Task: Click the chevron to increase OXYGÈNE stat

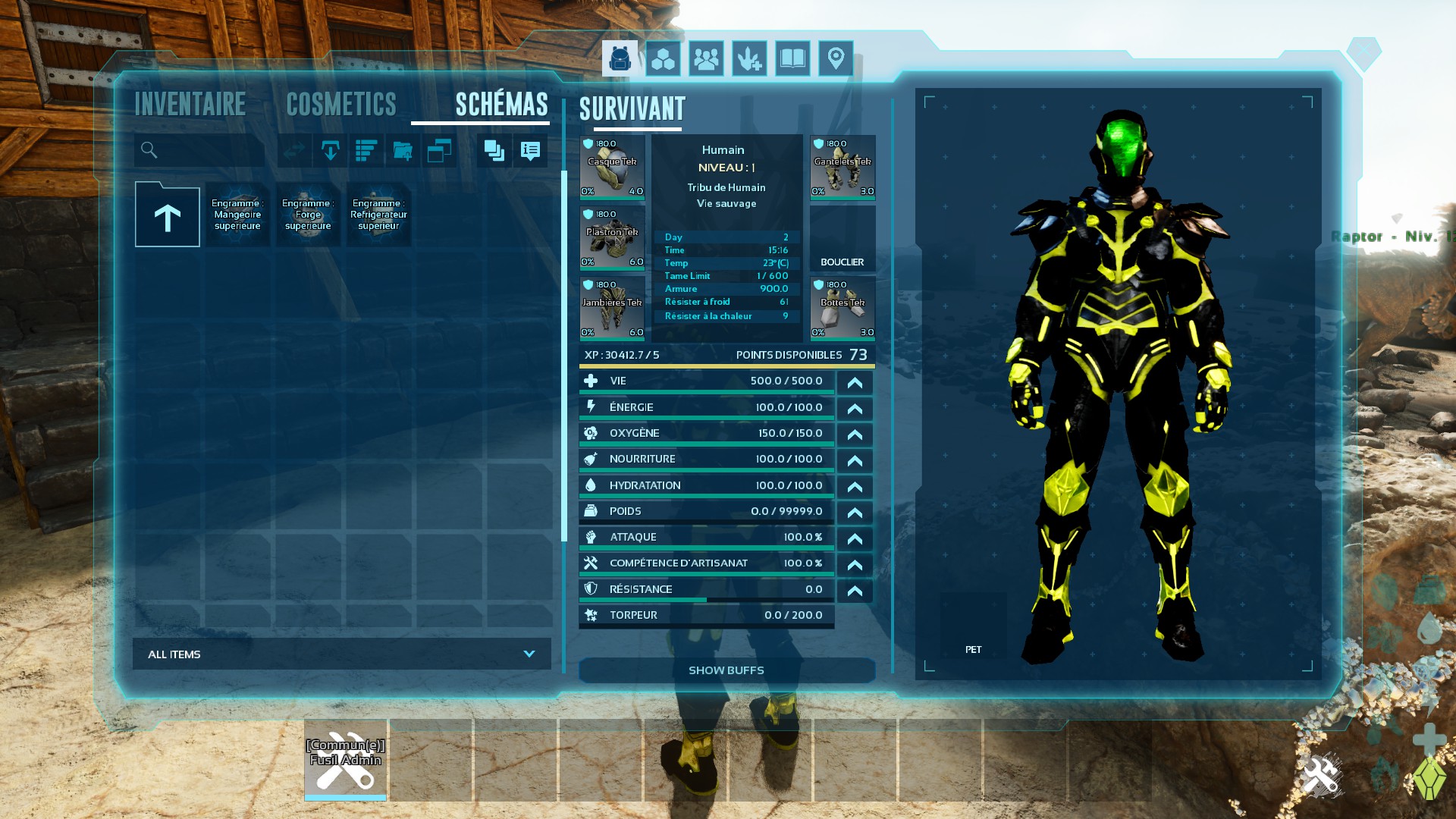Action: (x=855, y=434)
